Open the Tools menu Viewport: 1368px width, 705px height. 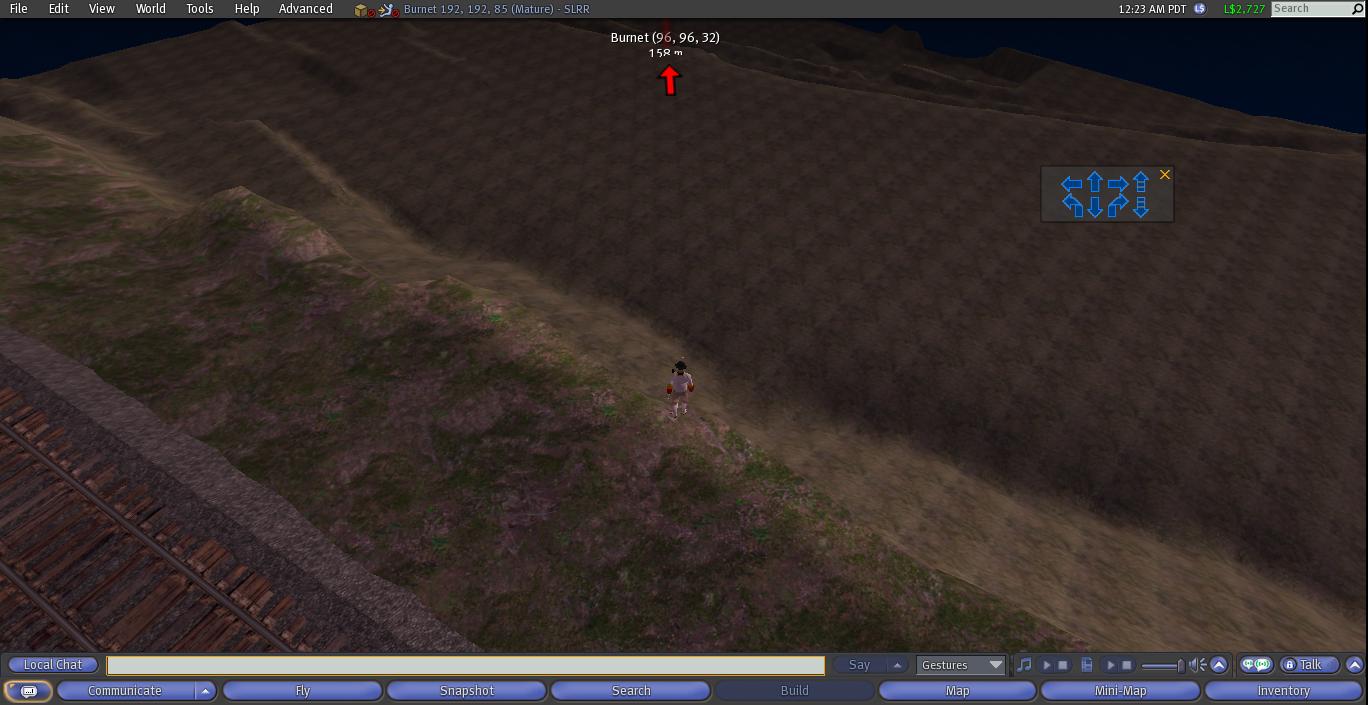[x=199, y=9]
